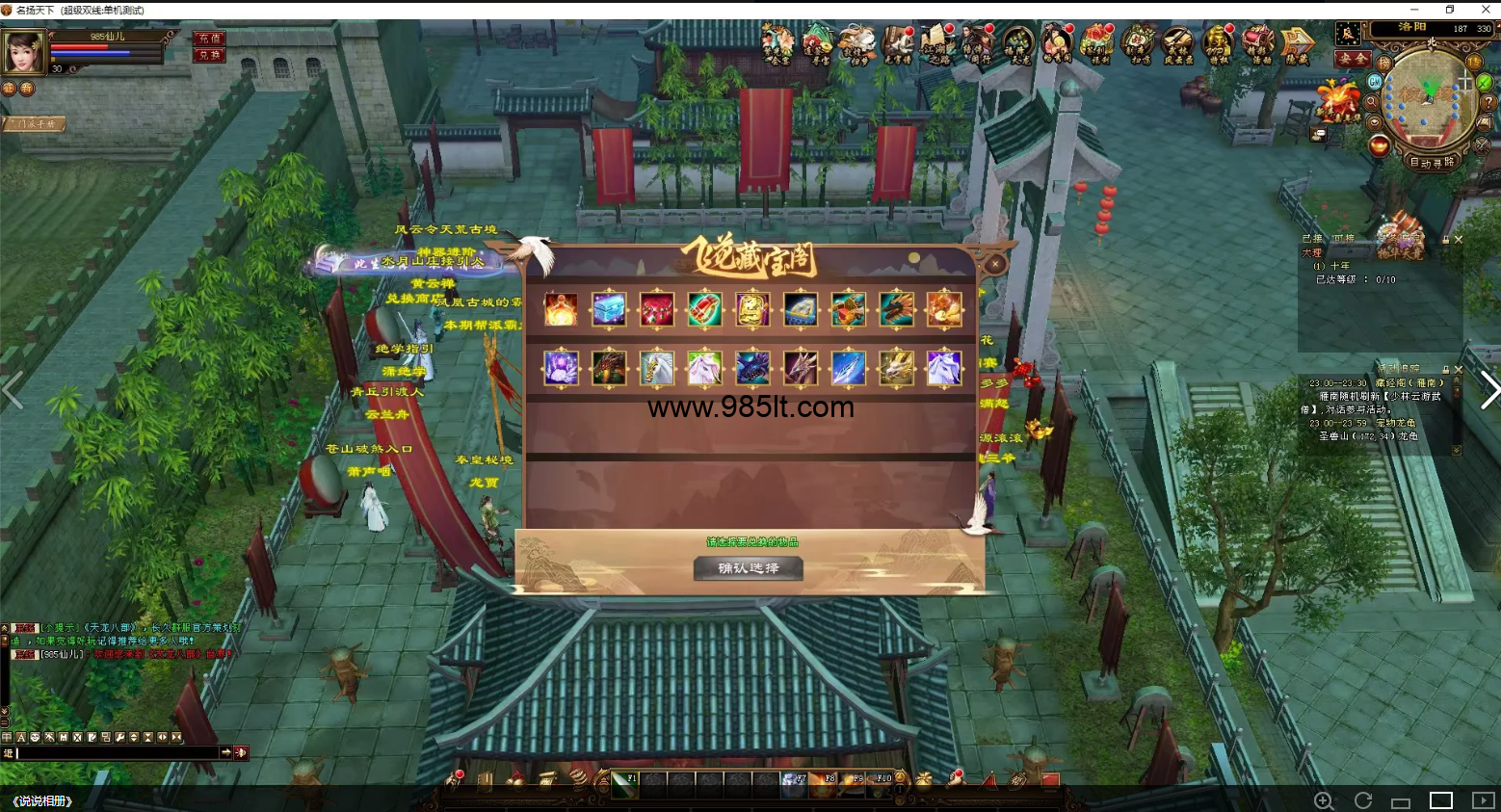Click the player portrait of 985仙儿
Image resolution: width=1501 pixels, height=812 pixels.
(23, 50)
